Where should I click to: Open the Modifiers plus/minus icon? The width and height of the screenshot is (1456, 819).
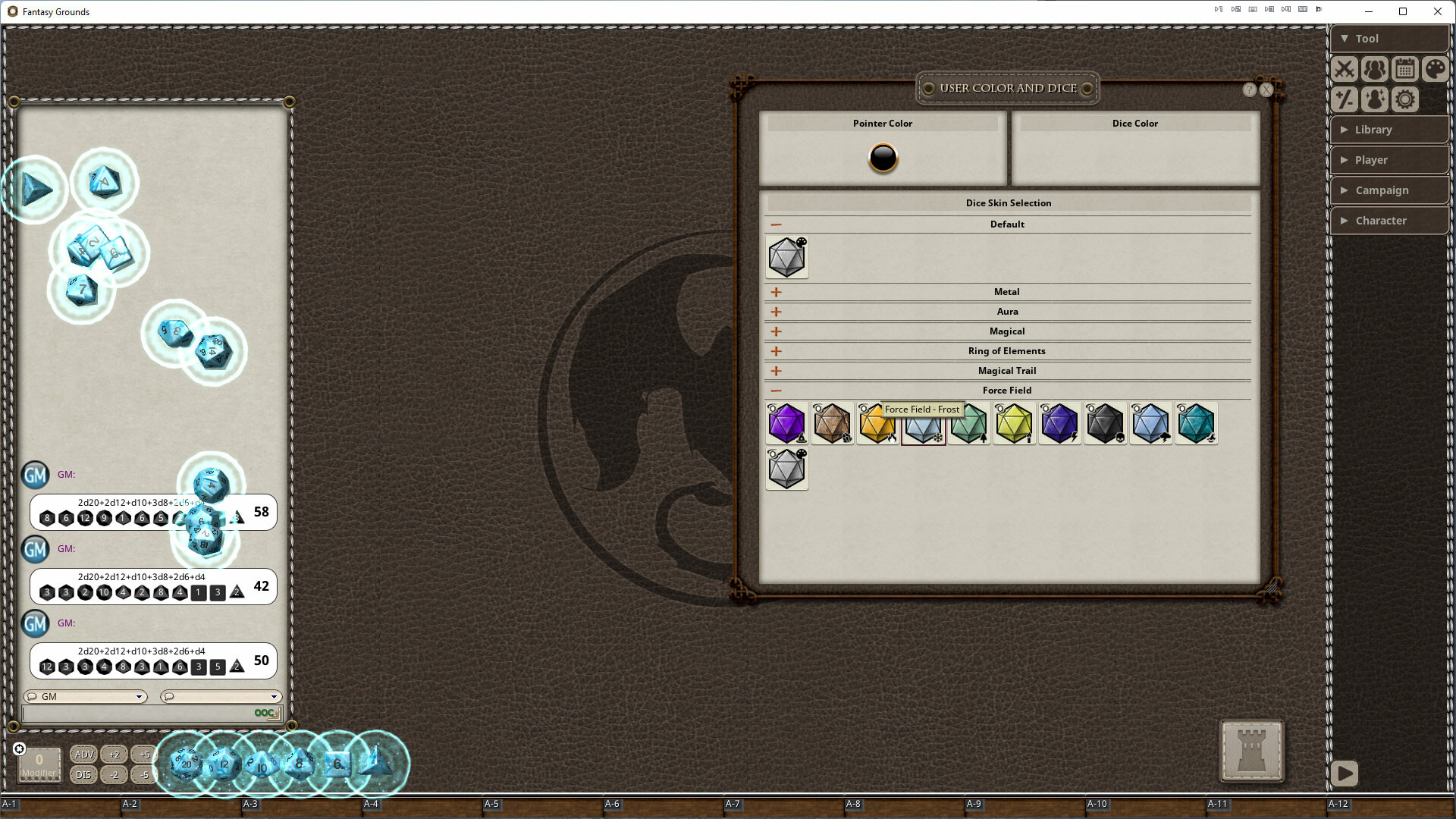click(1345, 99)
